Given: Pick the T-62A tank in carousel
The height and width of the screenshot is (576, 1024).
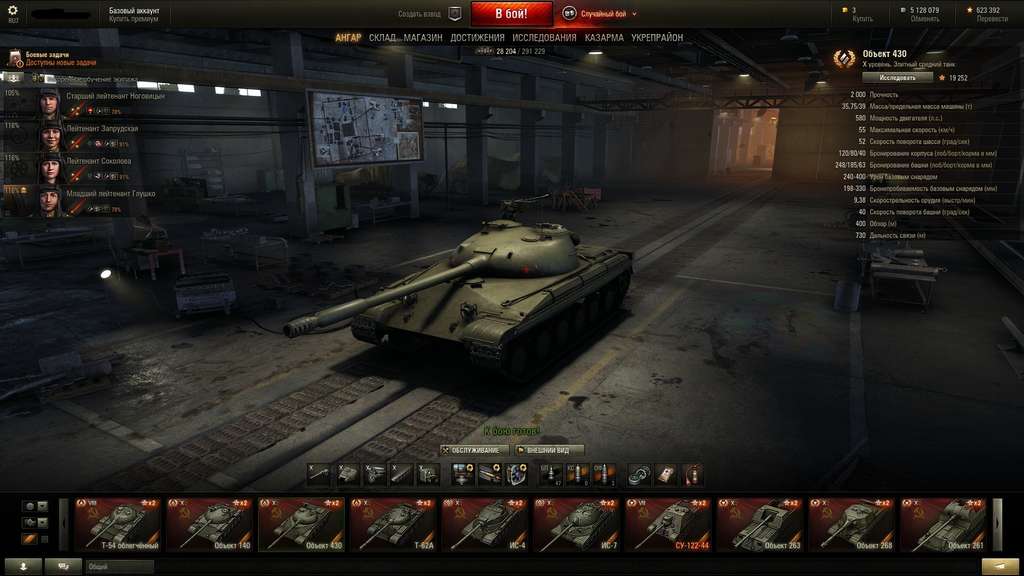Looking at the screenshot, I should [x=392, y=524].
